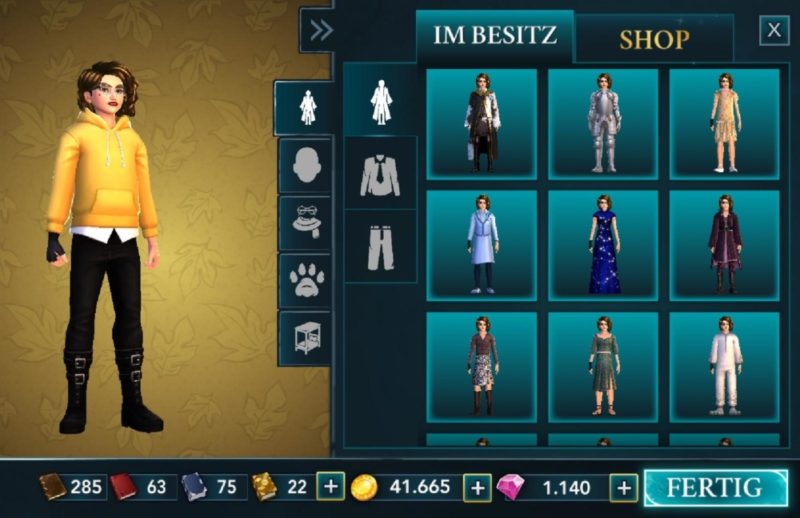Choose the starry blue gown outfit

point(603,245)
